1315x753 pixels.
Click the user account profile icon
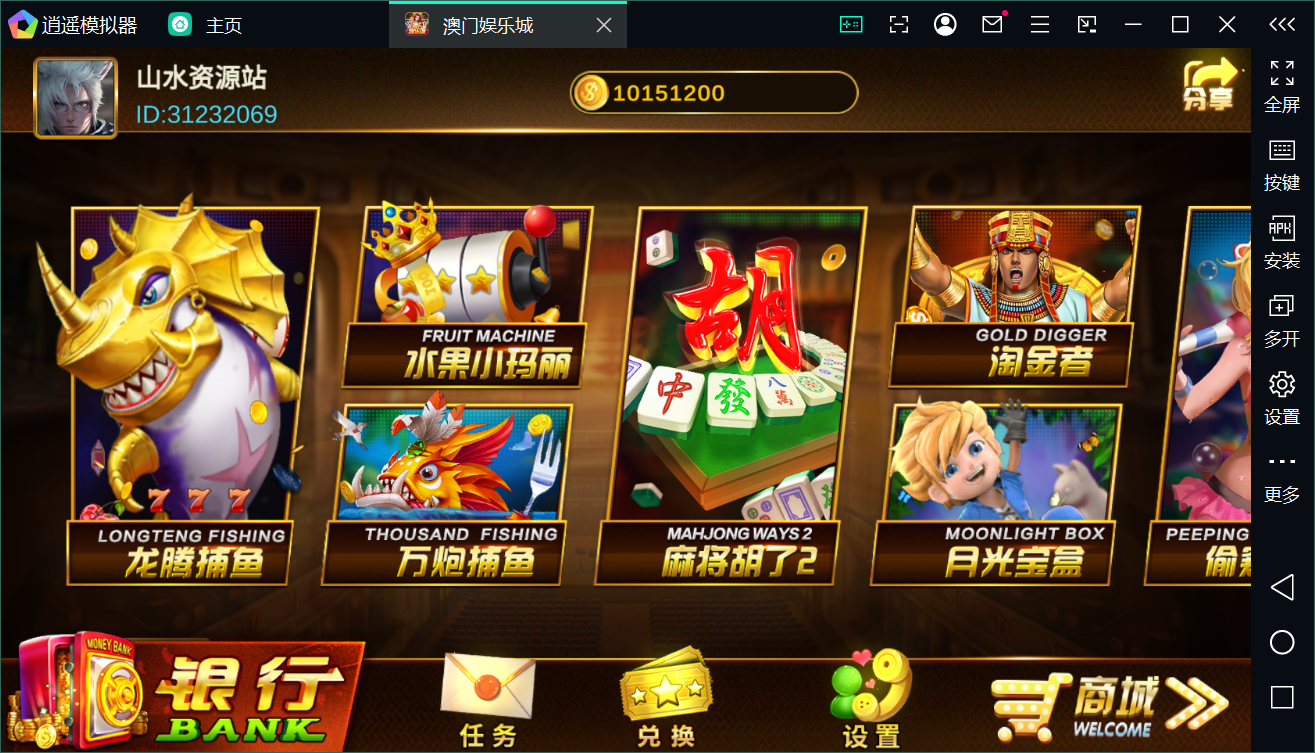point(944,24)
